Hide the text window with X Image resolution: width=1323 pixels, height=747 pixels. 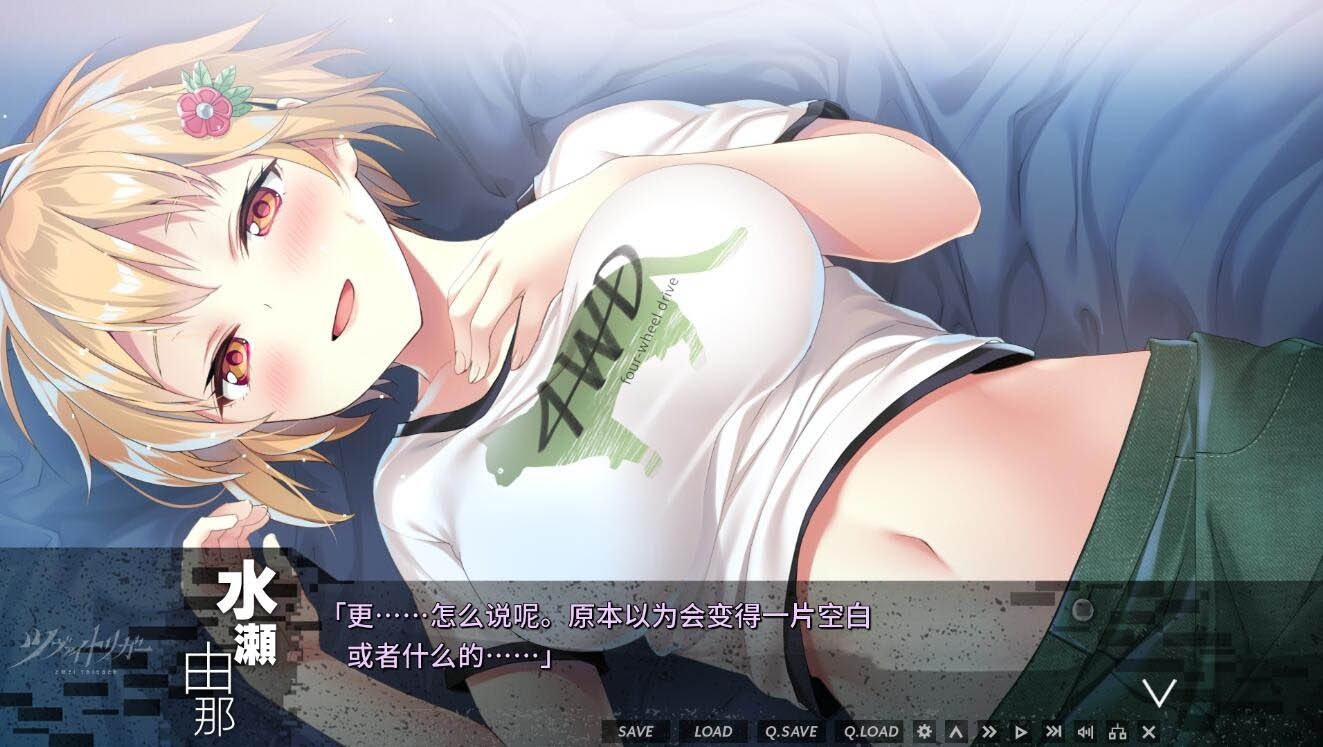coord(1149,731)
